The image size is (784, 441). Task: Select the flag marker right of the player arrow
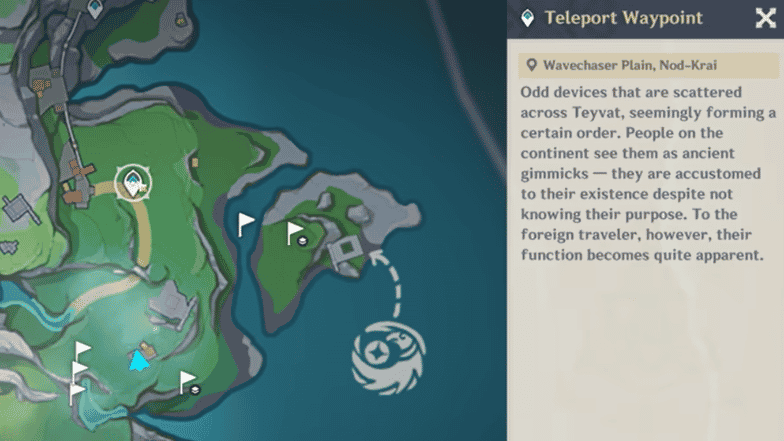188,382
